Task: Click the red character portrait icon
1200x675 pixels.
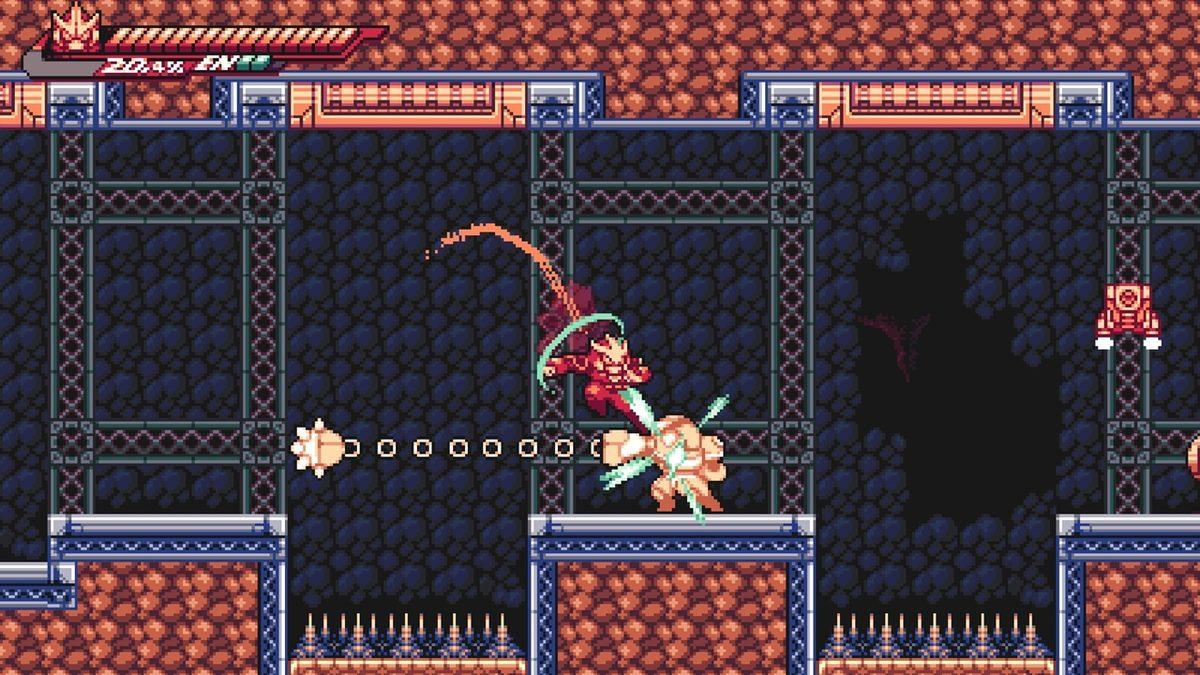Action: (x=75, y=30)
